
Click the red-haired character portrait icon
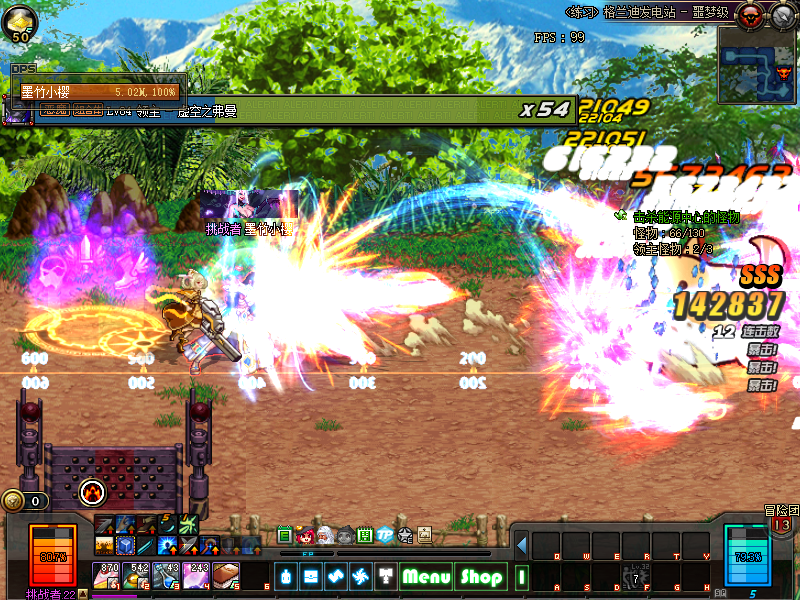click(306, 535)
